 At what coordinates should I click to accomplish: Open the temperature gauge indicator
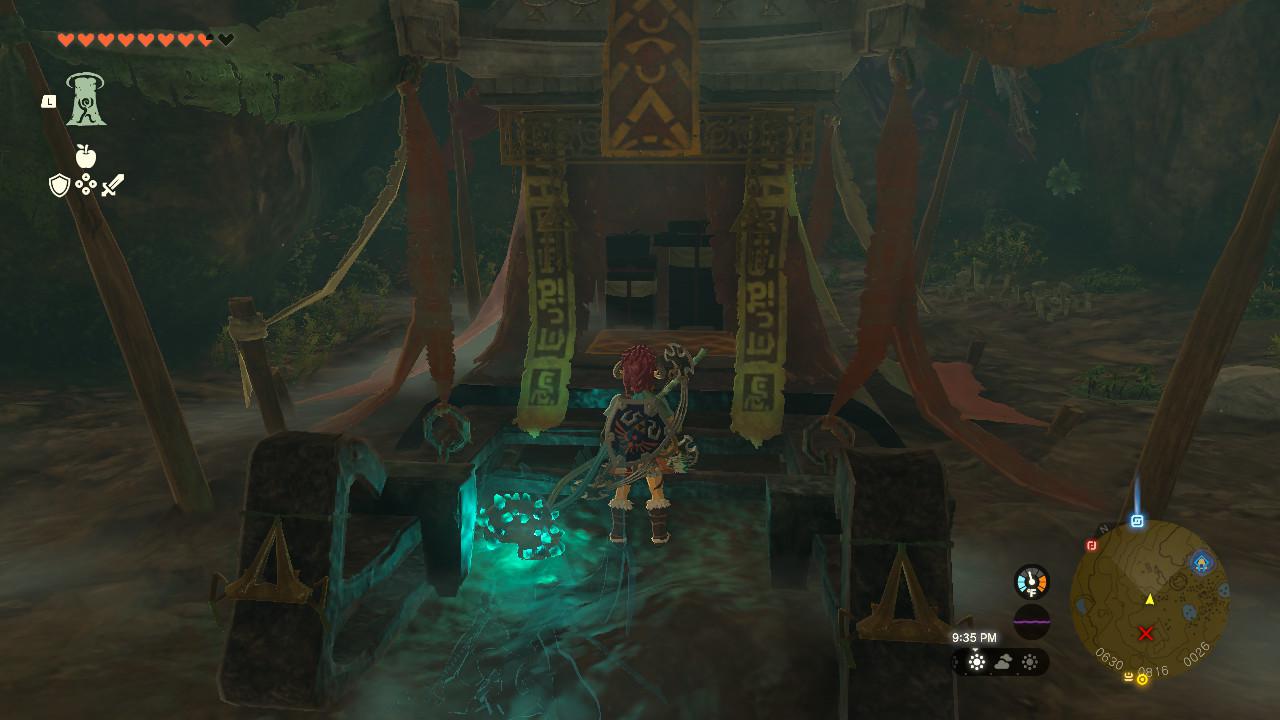(x=1030, y=580)
